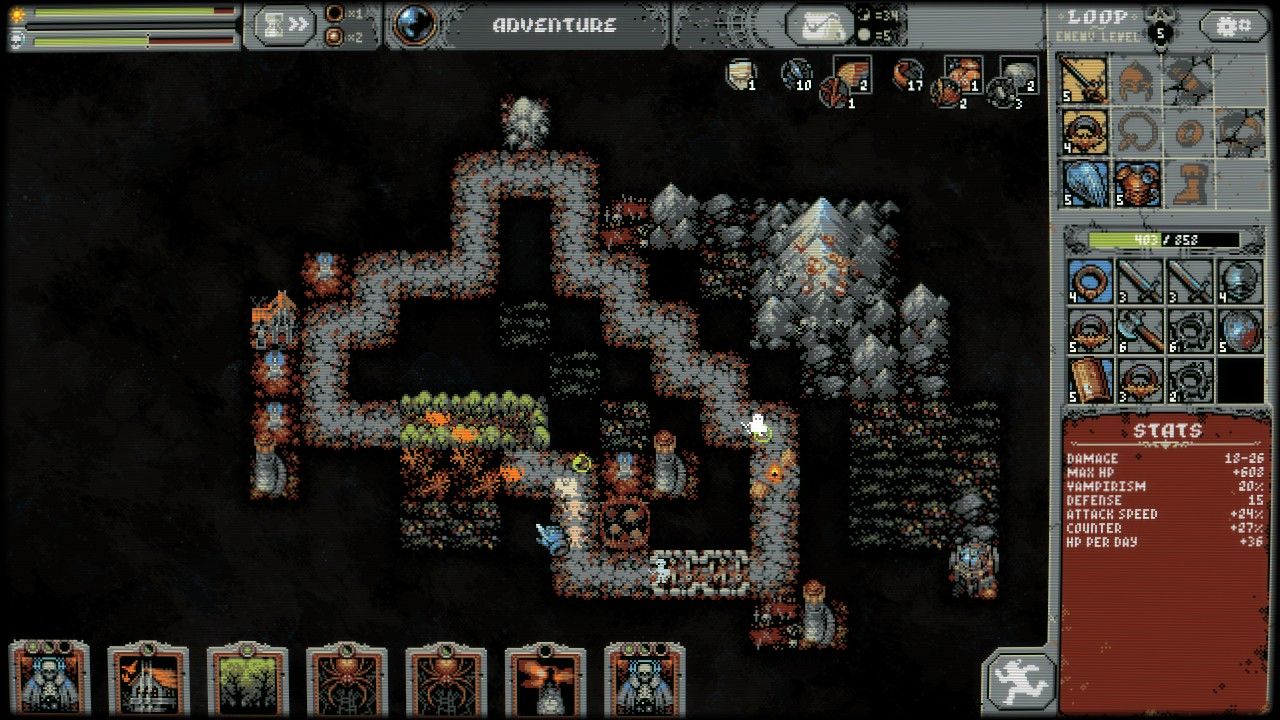Select the green Grove forest card
Screen dimensions: 1280x720
[x=247, y=682]
